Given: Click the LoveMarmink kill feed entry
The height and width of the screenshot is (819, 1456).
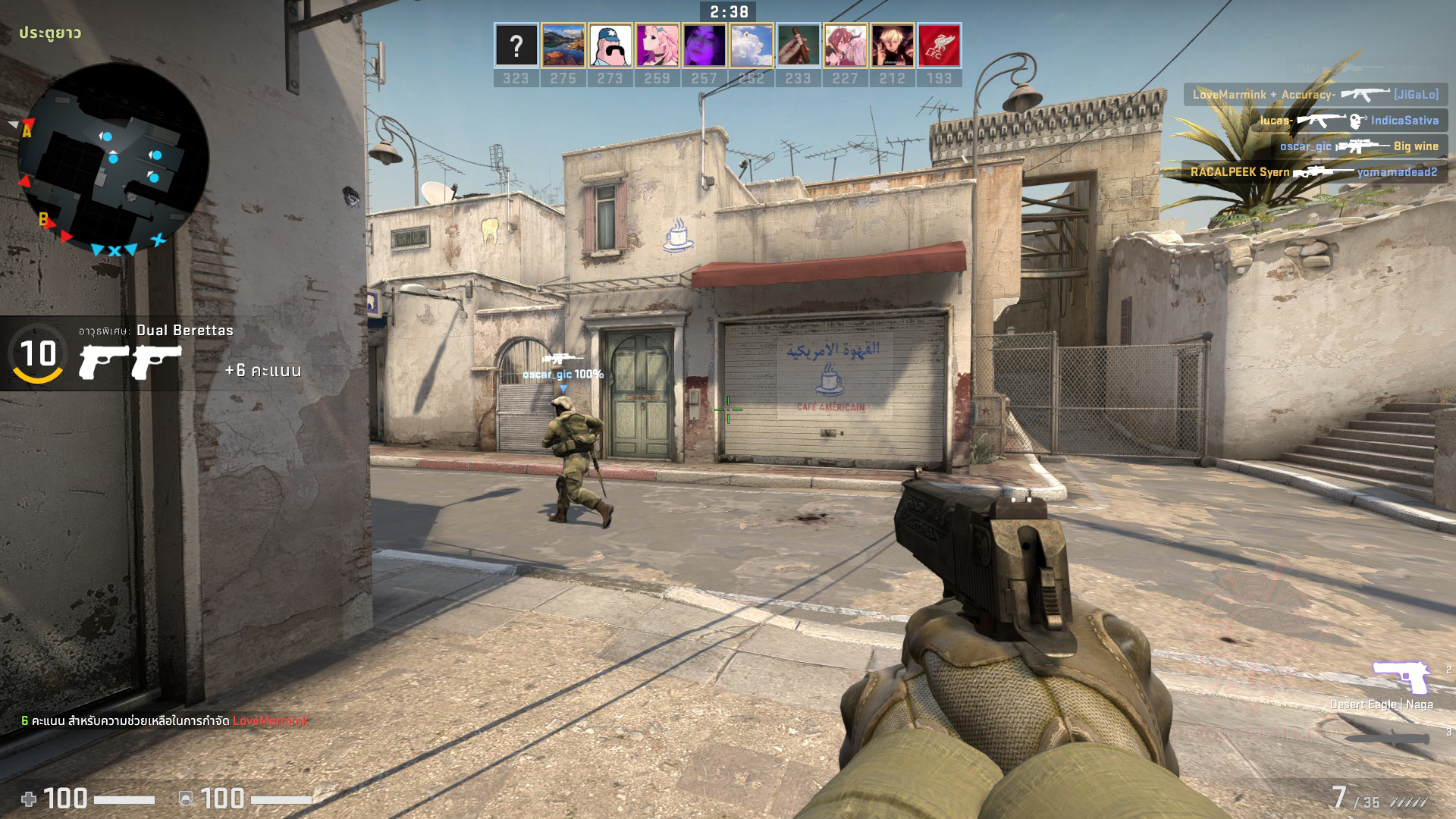Looking at the screenshot, I should [1315, 95].
